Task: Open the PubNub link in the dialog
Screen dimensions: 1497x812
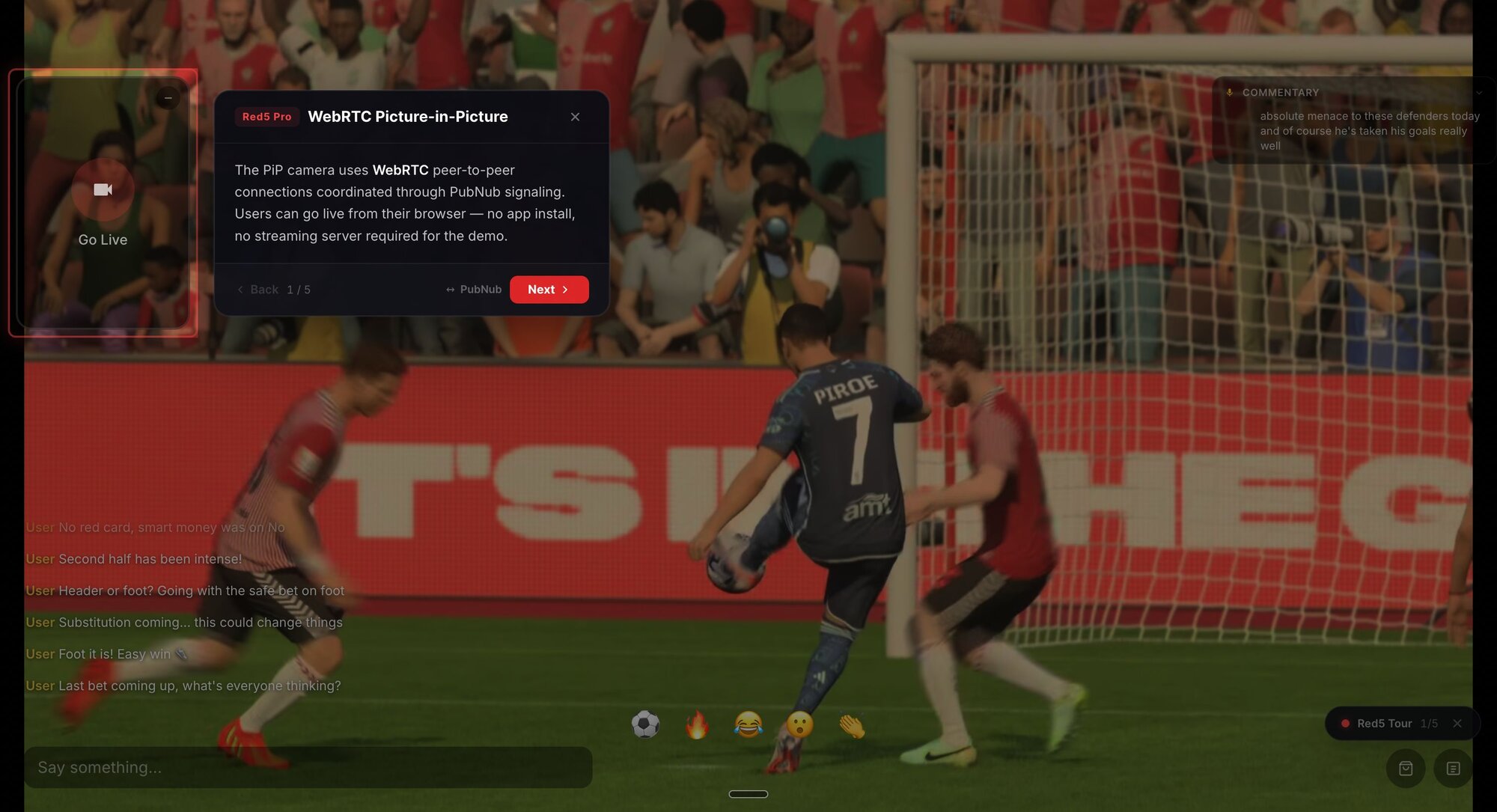Action: pyautogui.click(x=474, y=290)
